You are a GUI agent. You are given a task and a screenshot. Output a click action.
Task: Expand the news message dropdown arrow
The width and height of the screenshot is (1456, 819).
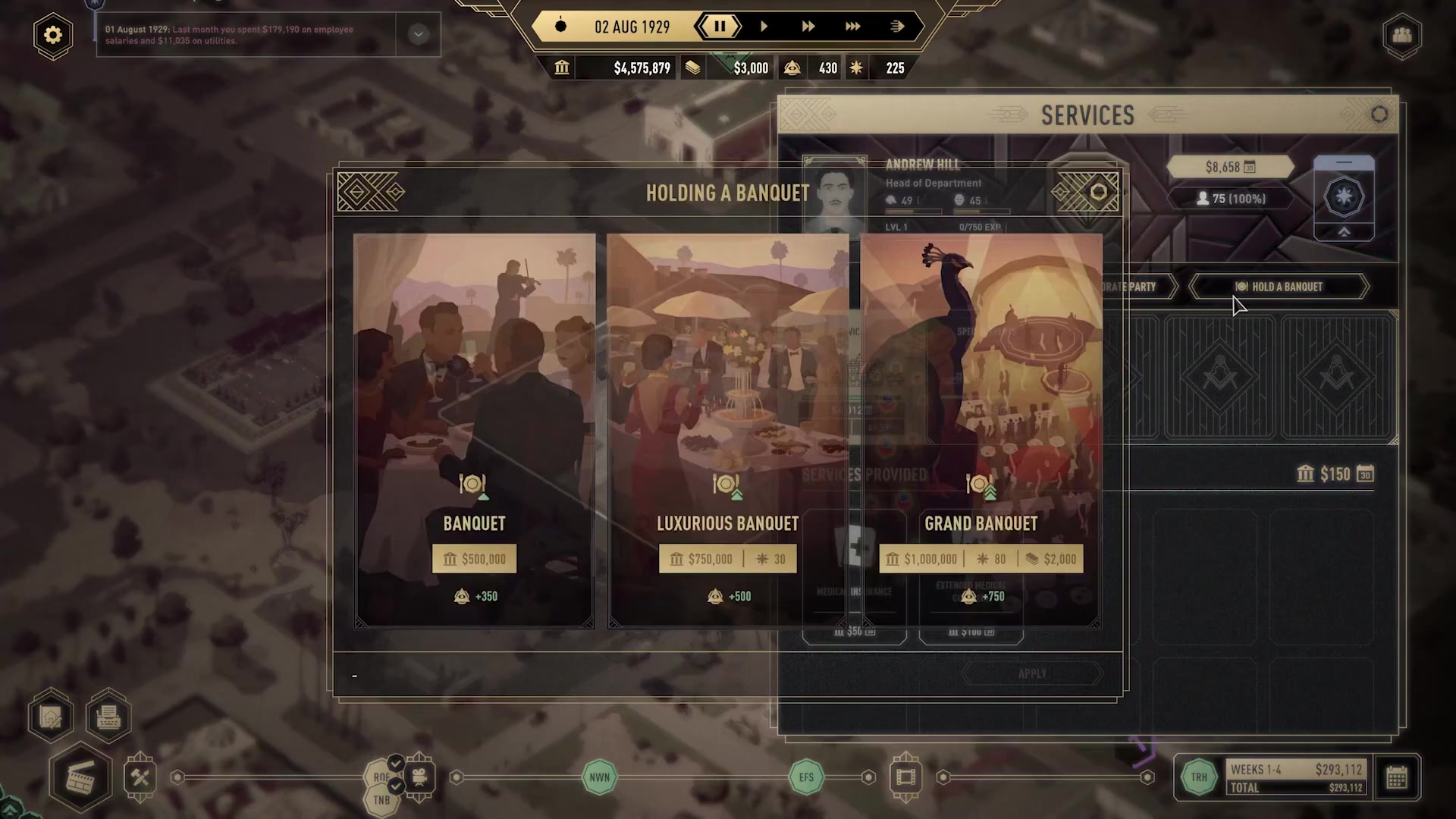tap(418, 34)
